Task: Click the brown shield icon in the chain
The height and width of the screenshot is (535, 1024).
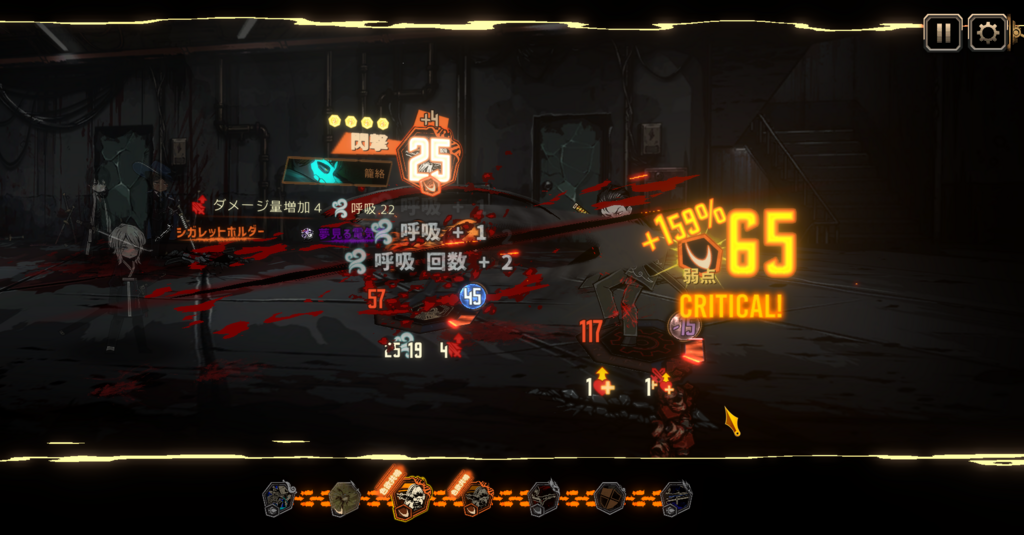Action: 610,497
